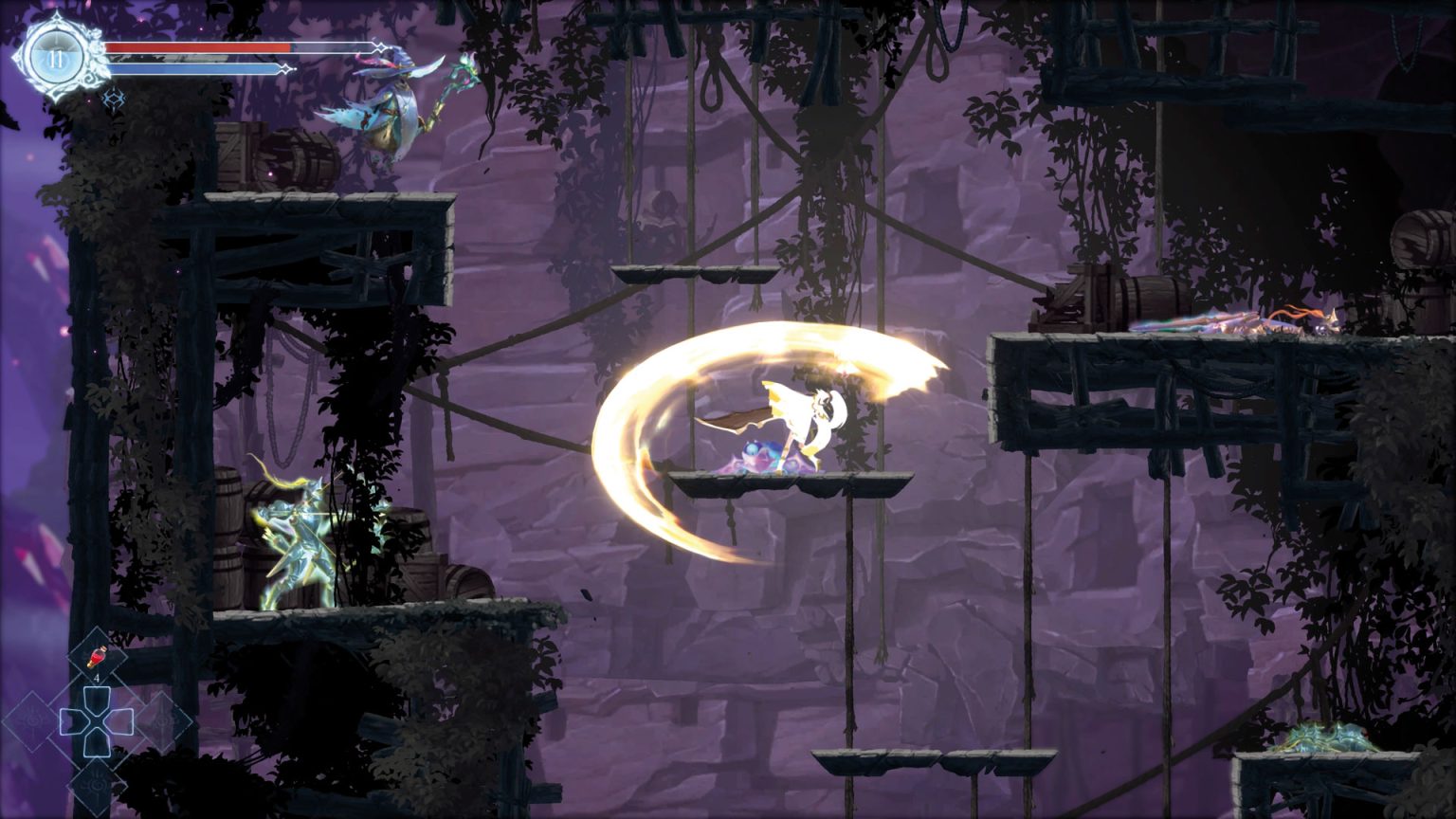Click the center of the d-pad cross
This screenshot has height=819, width=1456.
[96, 720]
